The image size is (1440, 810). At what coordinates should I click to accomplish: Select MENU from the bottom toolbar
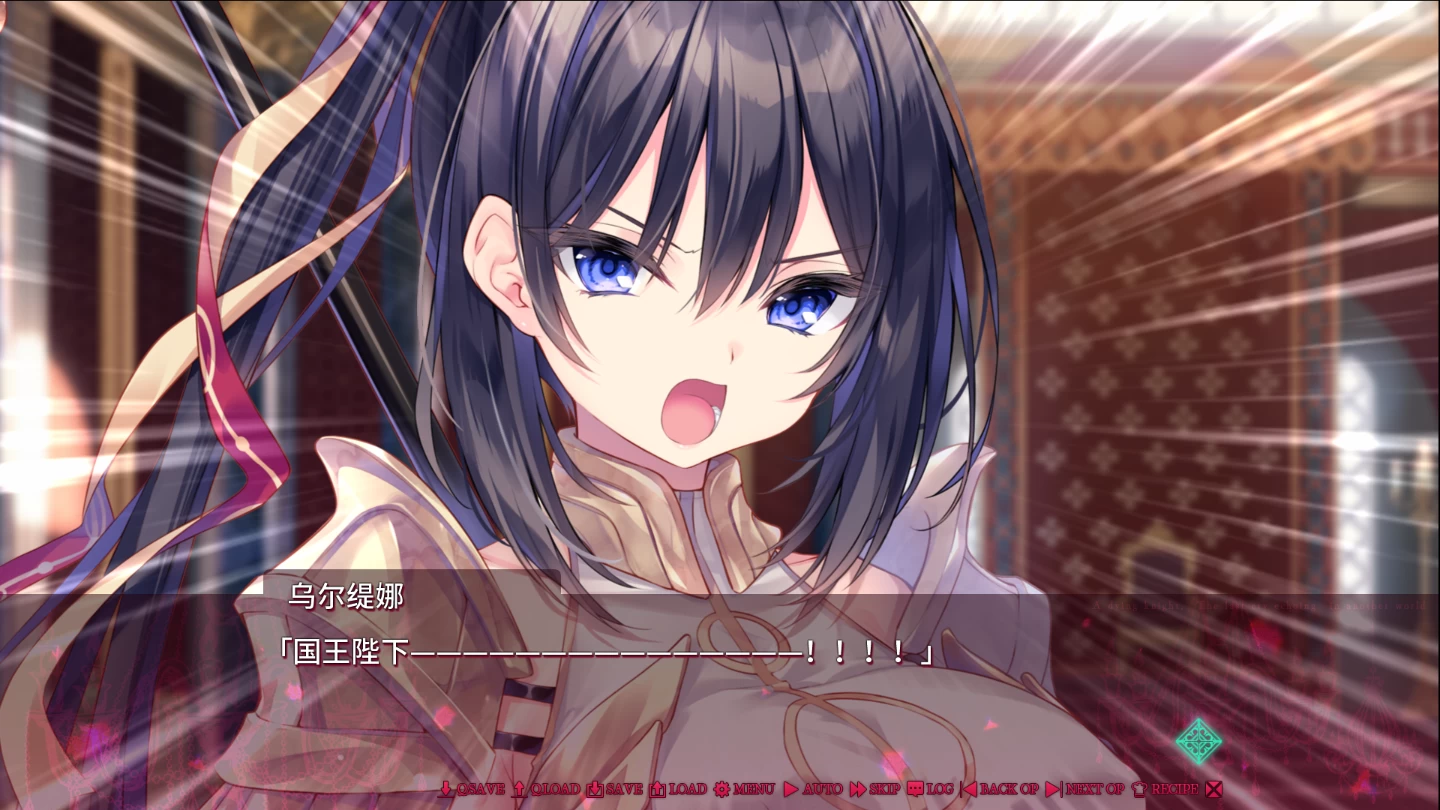click(x=740, y=788)
